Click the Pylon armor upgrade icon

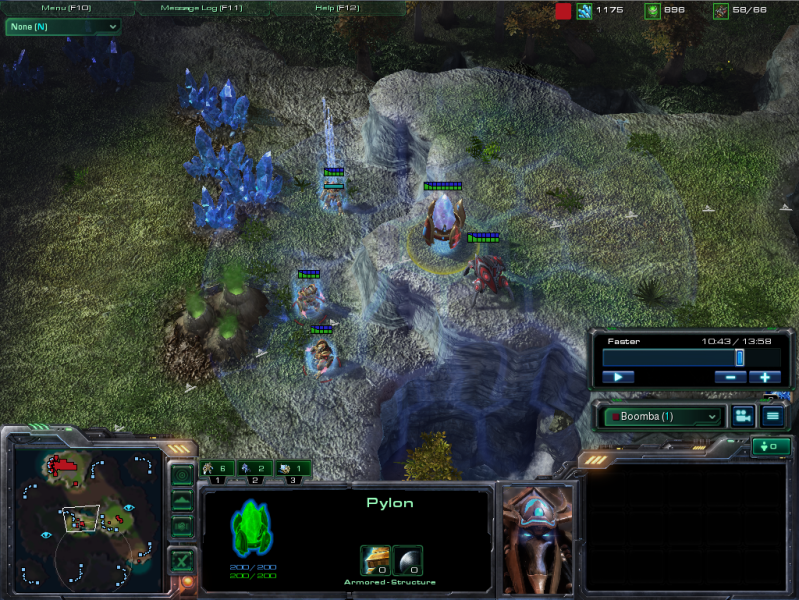click(x=375, y=560)
